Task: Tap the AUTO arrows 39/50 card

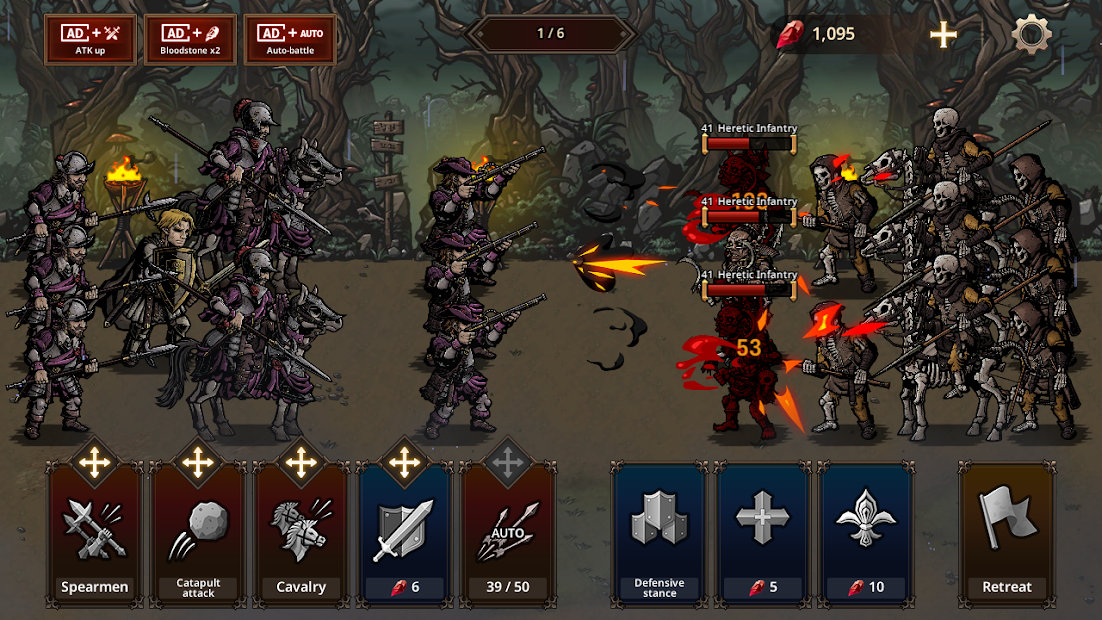Action: pyautogui.click(x=507, y=535)
